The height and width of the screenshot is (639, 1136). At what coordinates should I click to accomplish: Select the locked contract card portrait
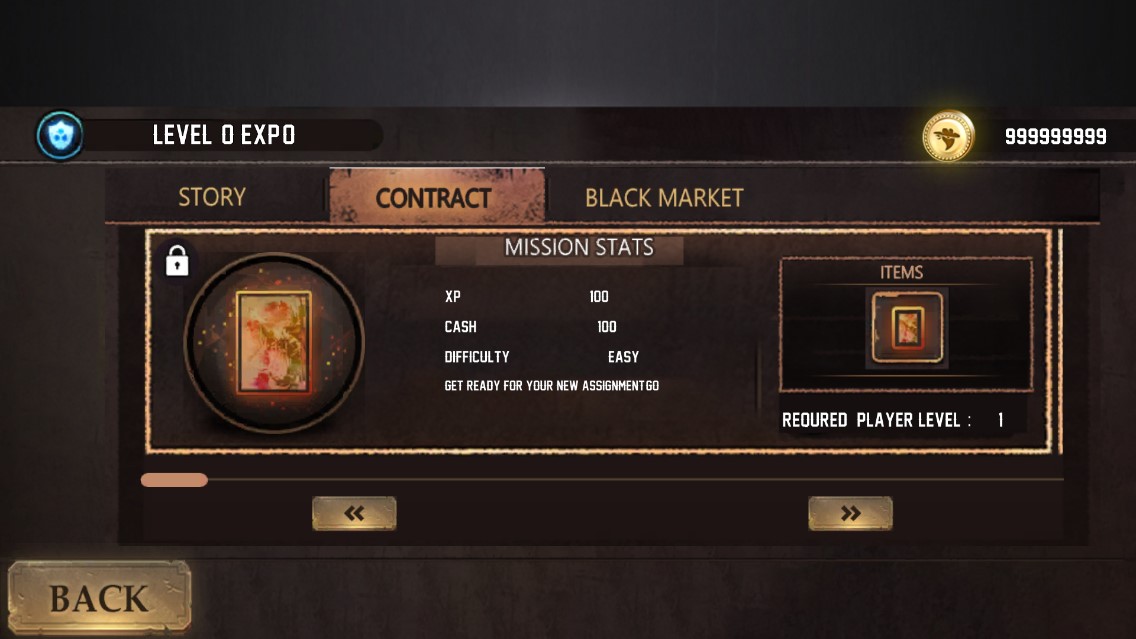pyautogui.click(x=273, y=342)
